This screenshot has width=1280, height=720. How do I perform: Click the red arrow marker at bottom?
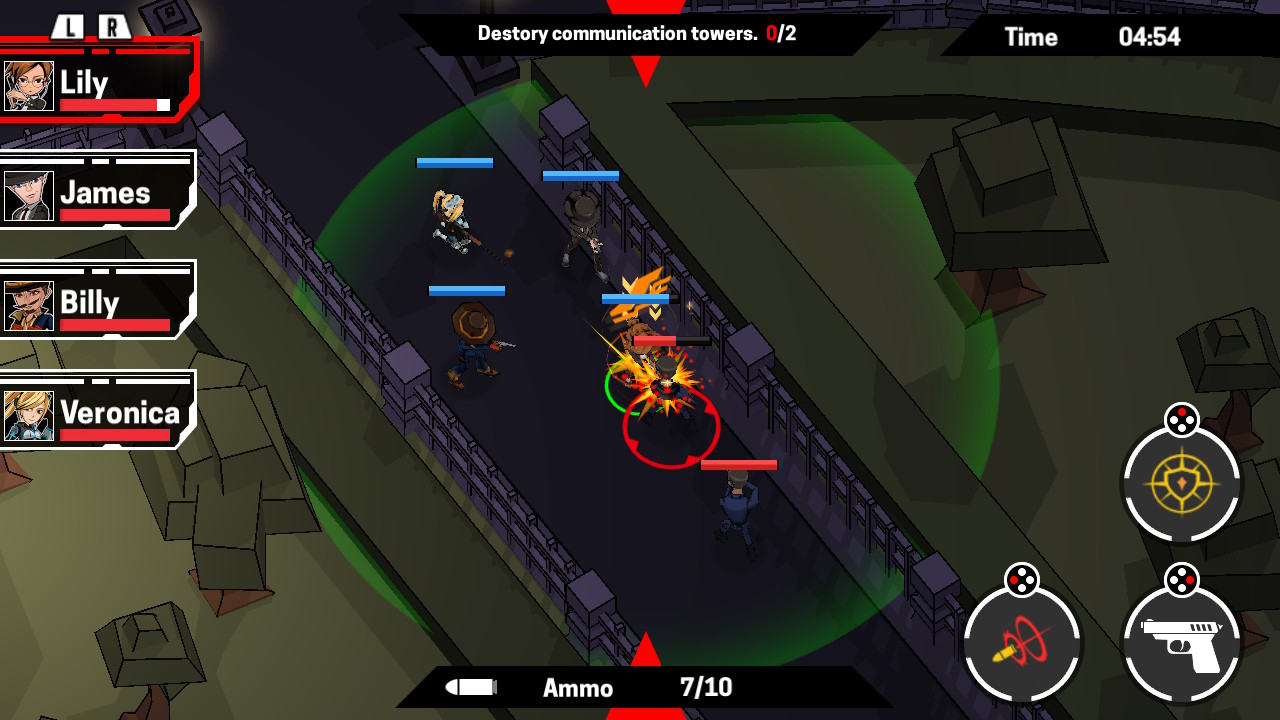point(645,651)
